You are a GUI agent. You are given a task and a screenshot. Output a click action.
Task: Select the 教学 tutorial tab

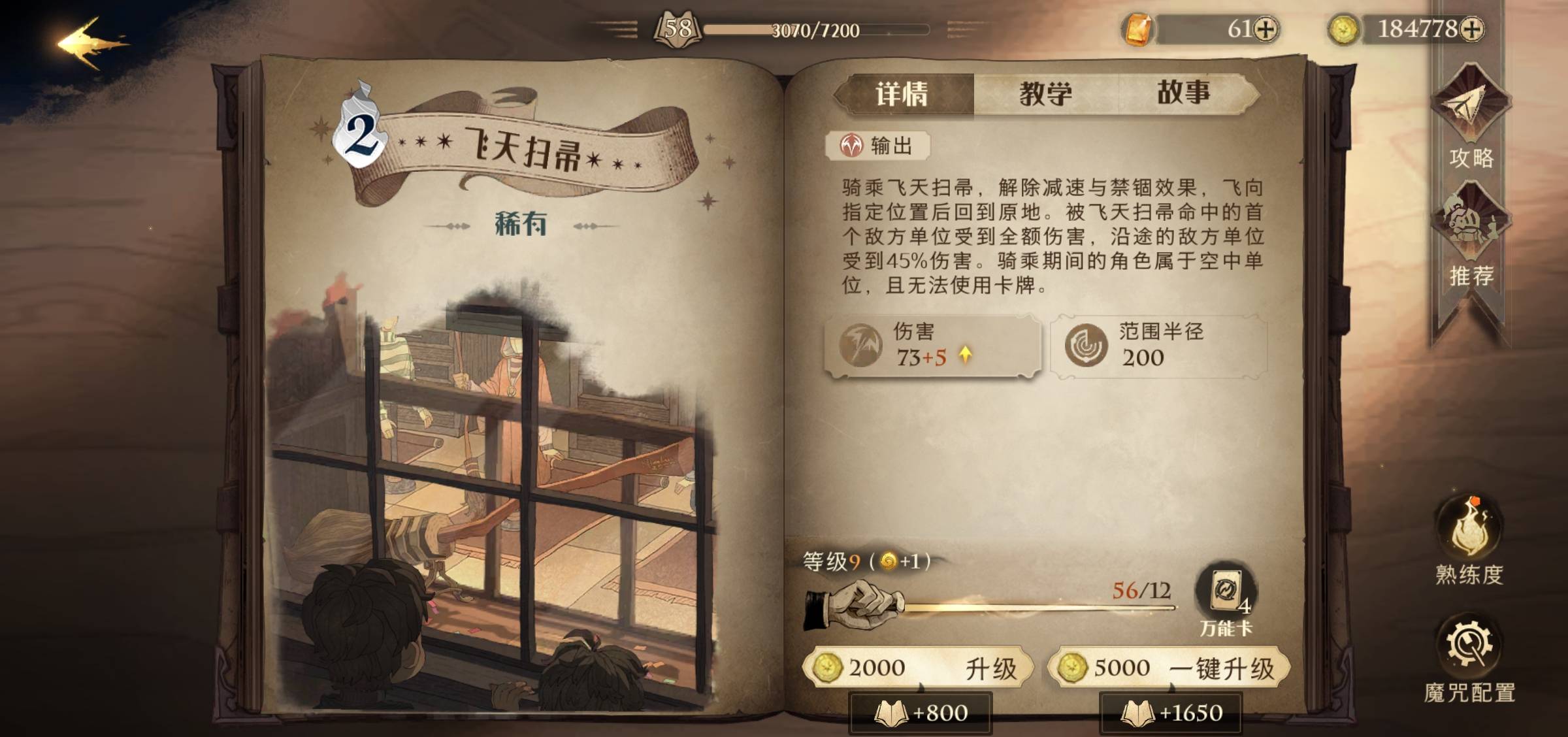click(1046, 91)
